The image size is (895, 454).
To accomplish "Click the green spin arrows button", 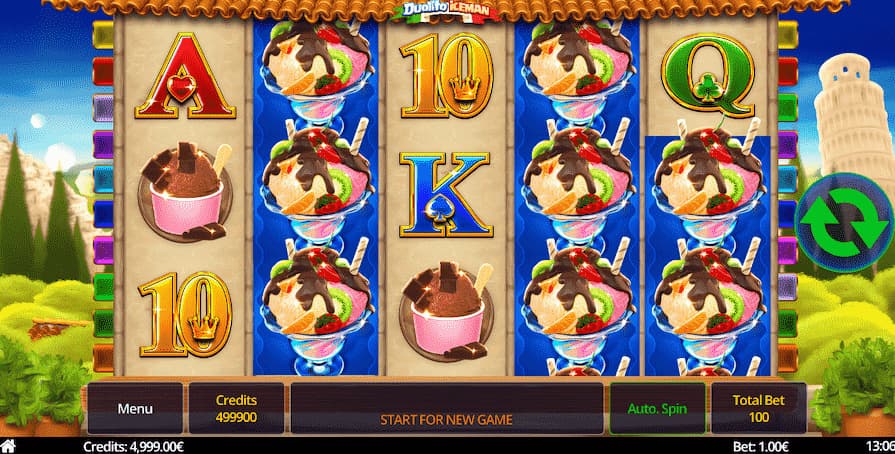I will [x=845, y=223].
